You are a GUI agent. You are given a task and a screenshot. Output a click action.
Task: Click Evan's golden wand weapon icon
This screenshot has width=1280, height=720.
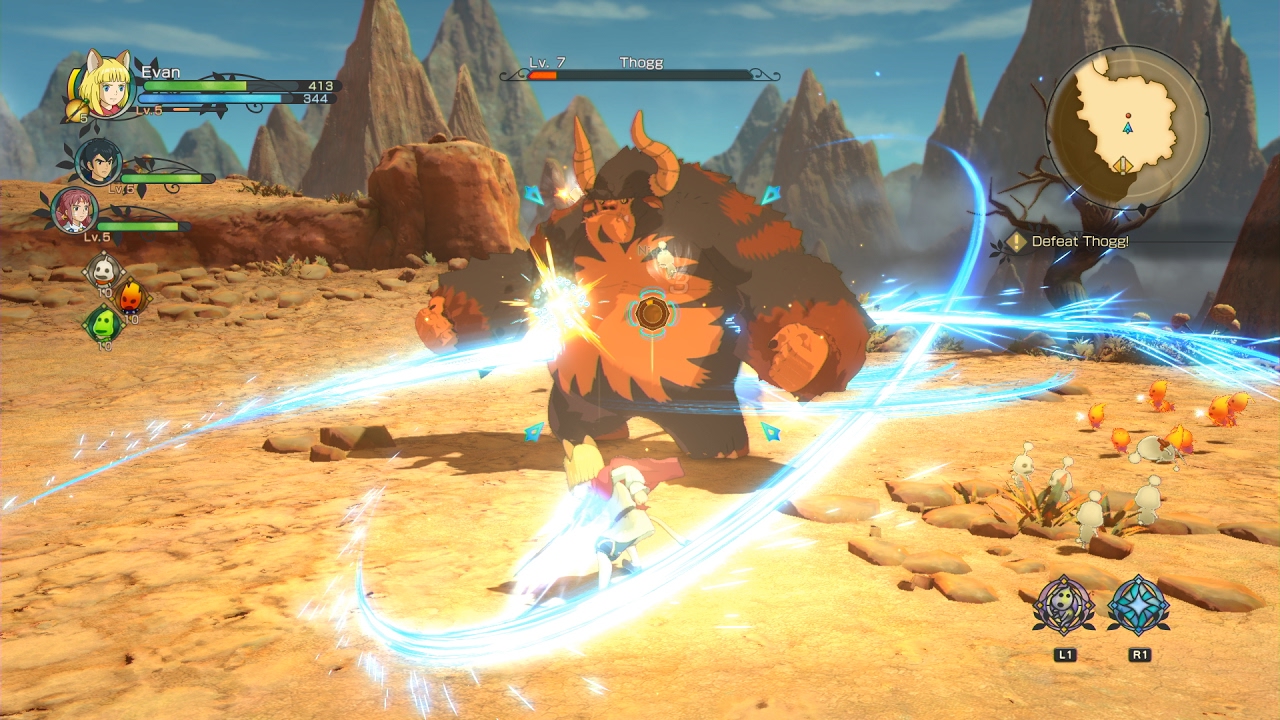click(76, 108)
